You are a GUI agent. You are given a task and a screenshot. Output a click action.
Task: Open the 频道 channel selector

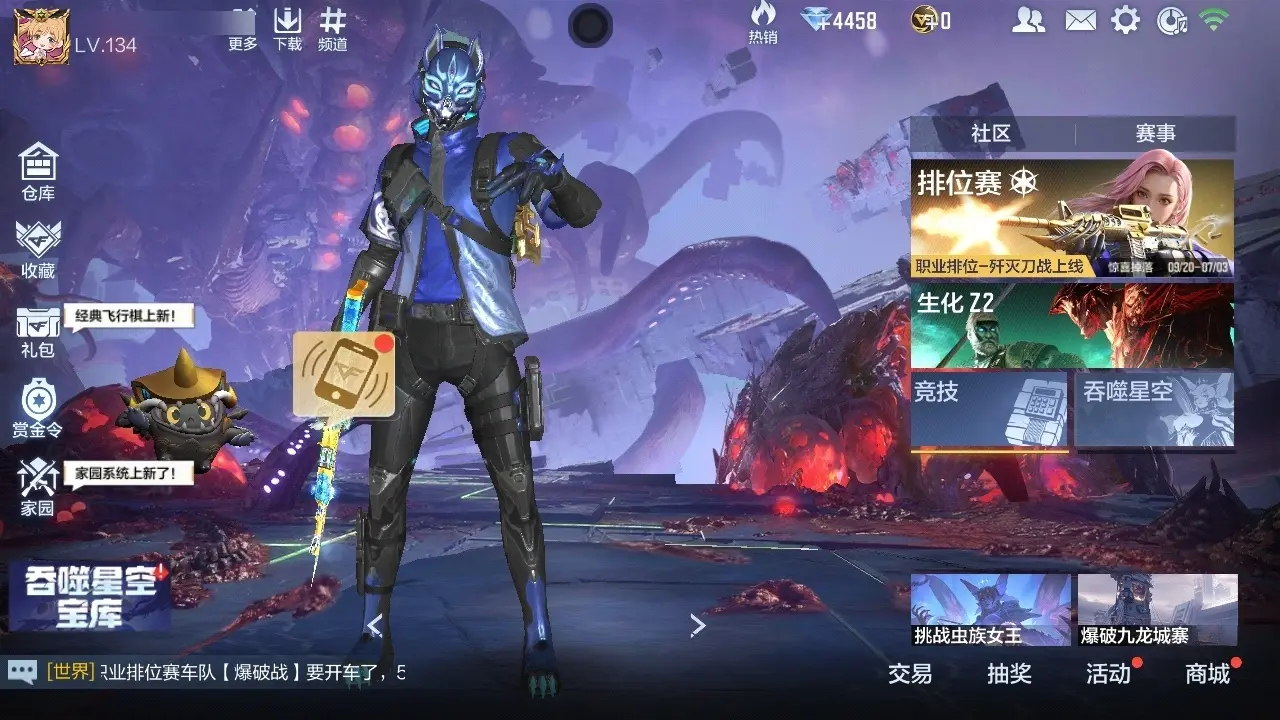coord(332,28)
